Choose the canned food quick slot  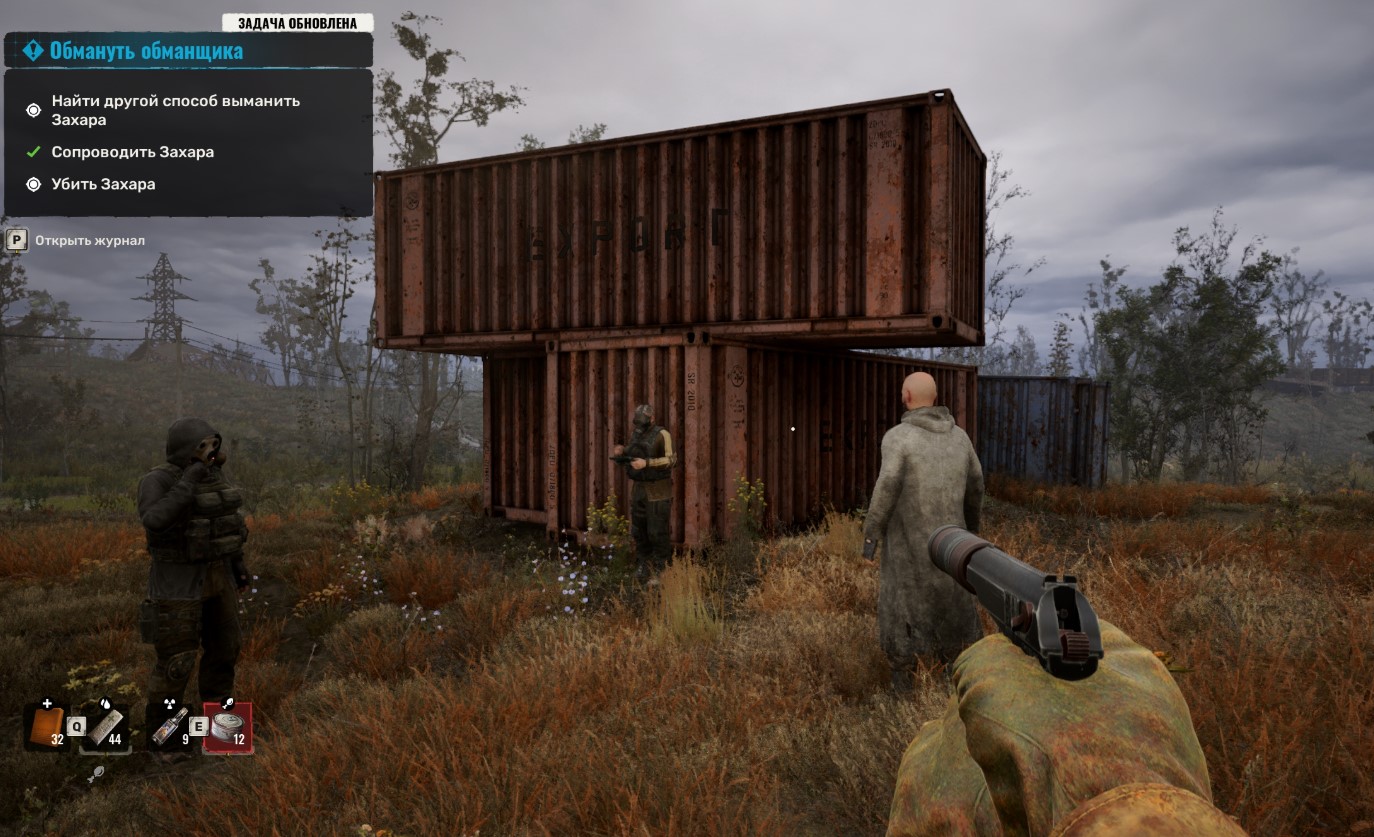[x=228, y=727]
